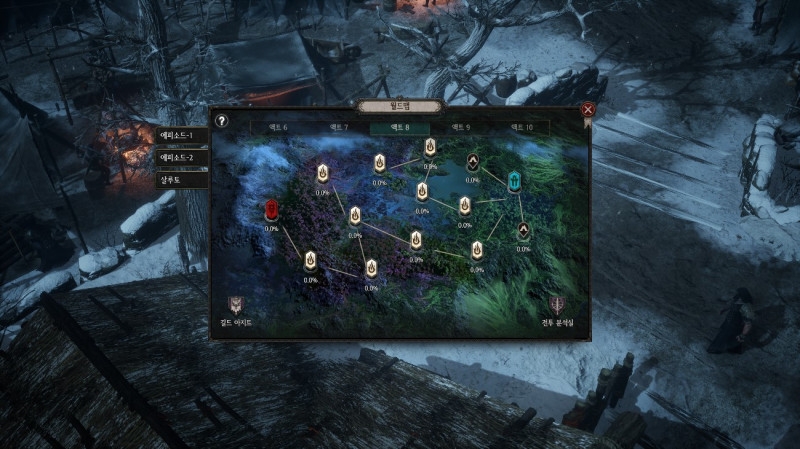Open the 전투 분석실 battle analysis icon
This screenshot has height=449, width=800.
(x=558, y=306)
